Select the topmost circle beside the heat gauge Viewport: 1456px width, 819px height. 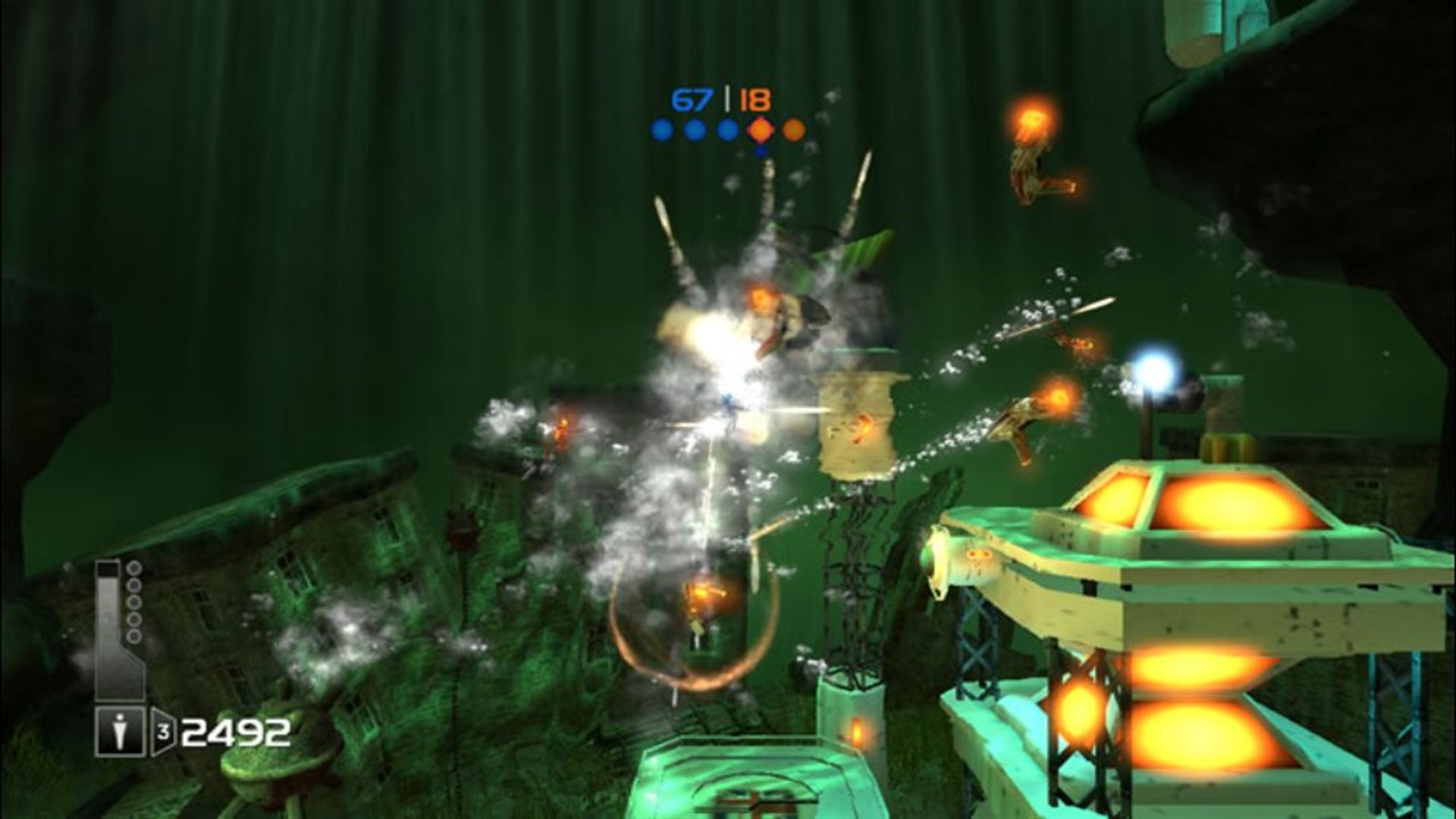tap(133, 568)
